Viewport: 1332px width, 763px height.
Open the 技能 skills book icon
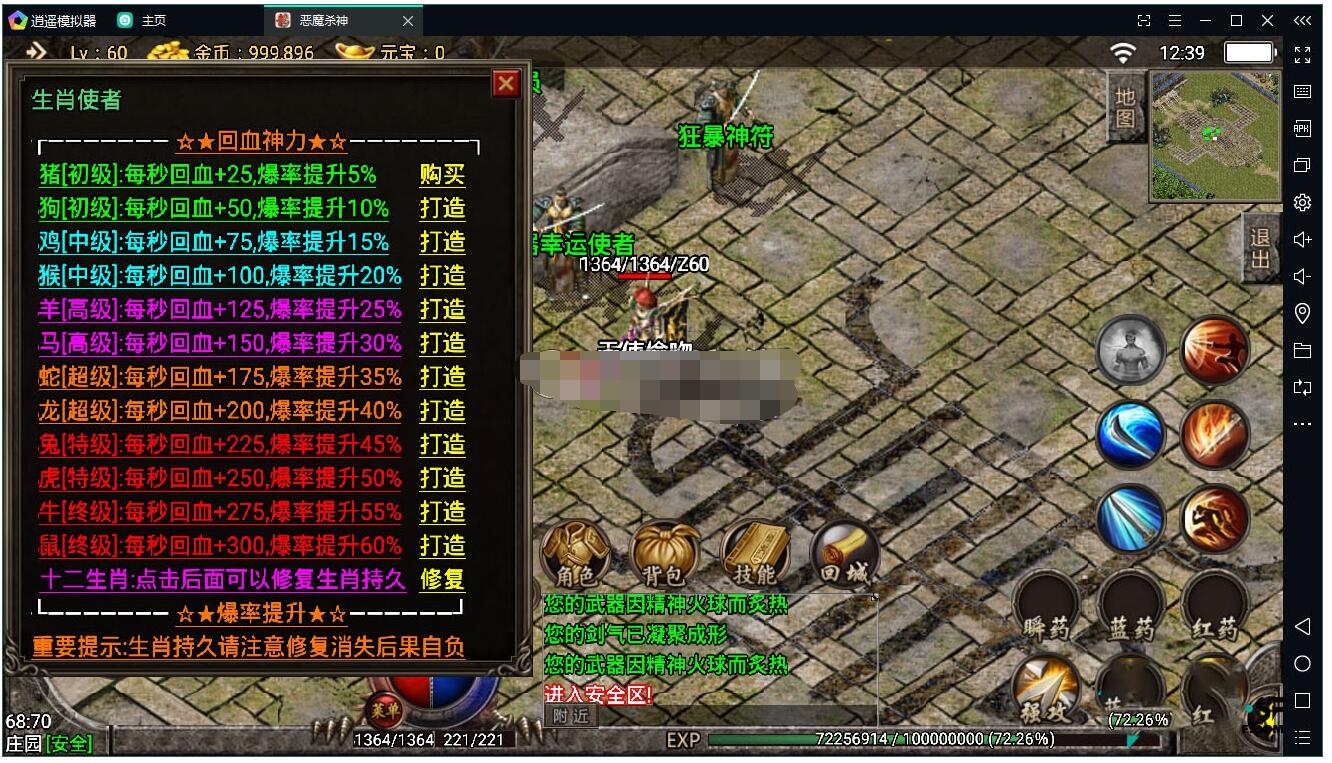click(x=758, y=550)
